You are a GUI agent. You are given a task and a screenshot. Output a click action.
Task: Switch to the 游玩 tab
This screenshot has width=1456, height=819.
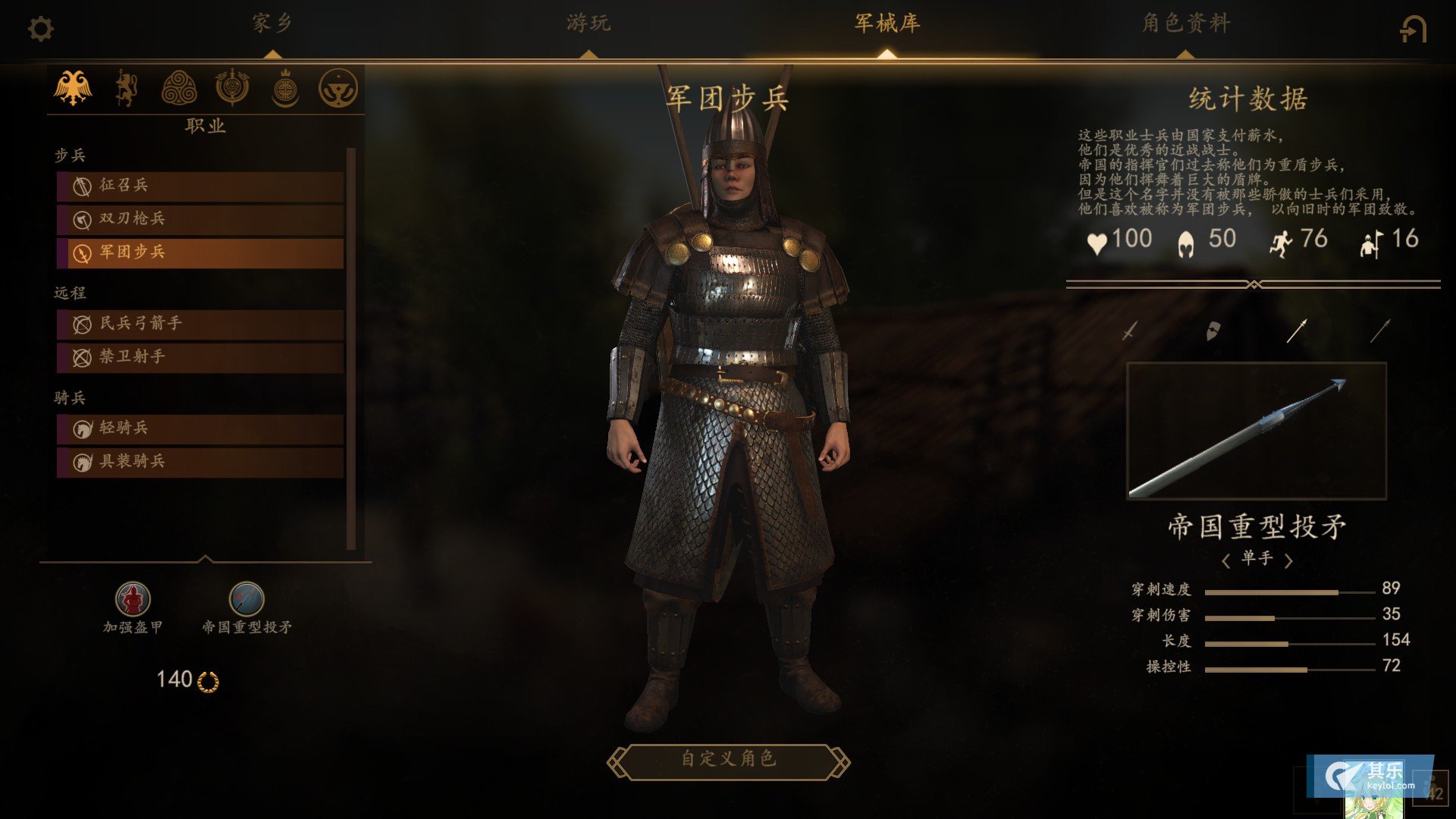(588, 24)
